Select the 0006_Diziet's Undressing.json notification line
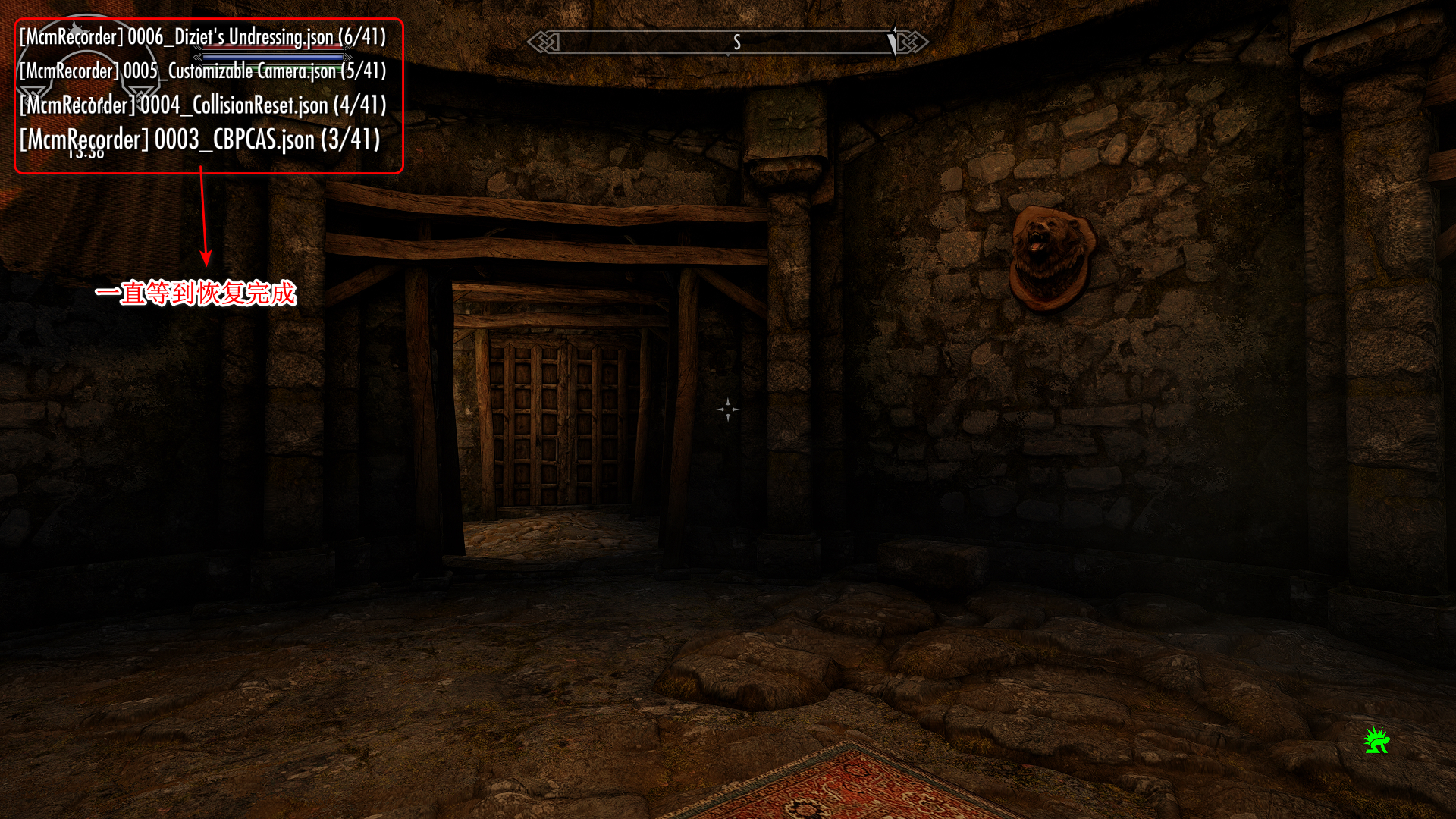The image size is (1456, 819). tap(202, 37)
